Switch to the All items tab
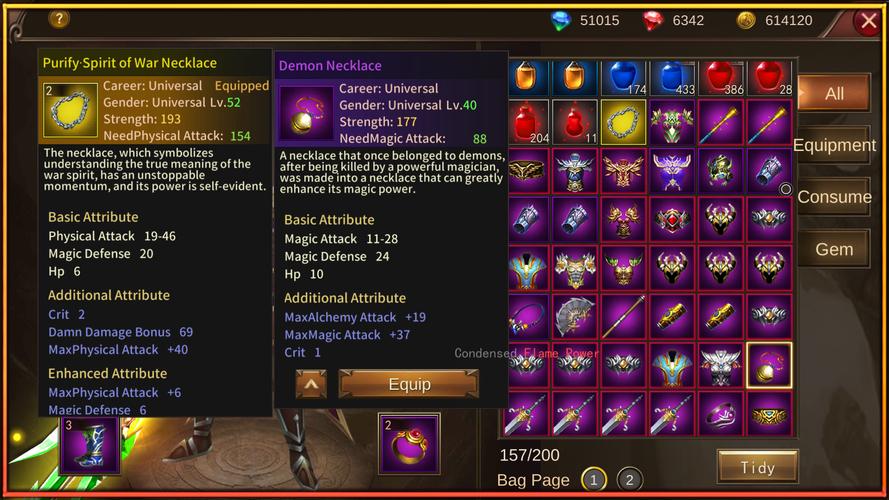 pos(833,94)
